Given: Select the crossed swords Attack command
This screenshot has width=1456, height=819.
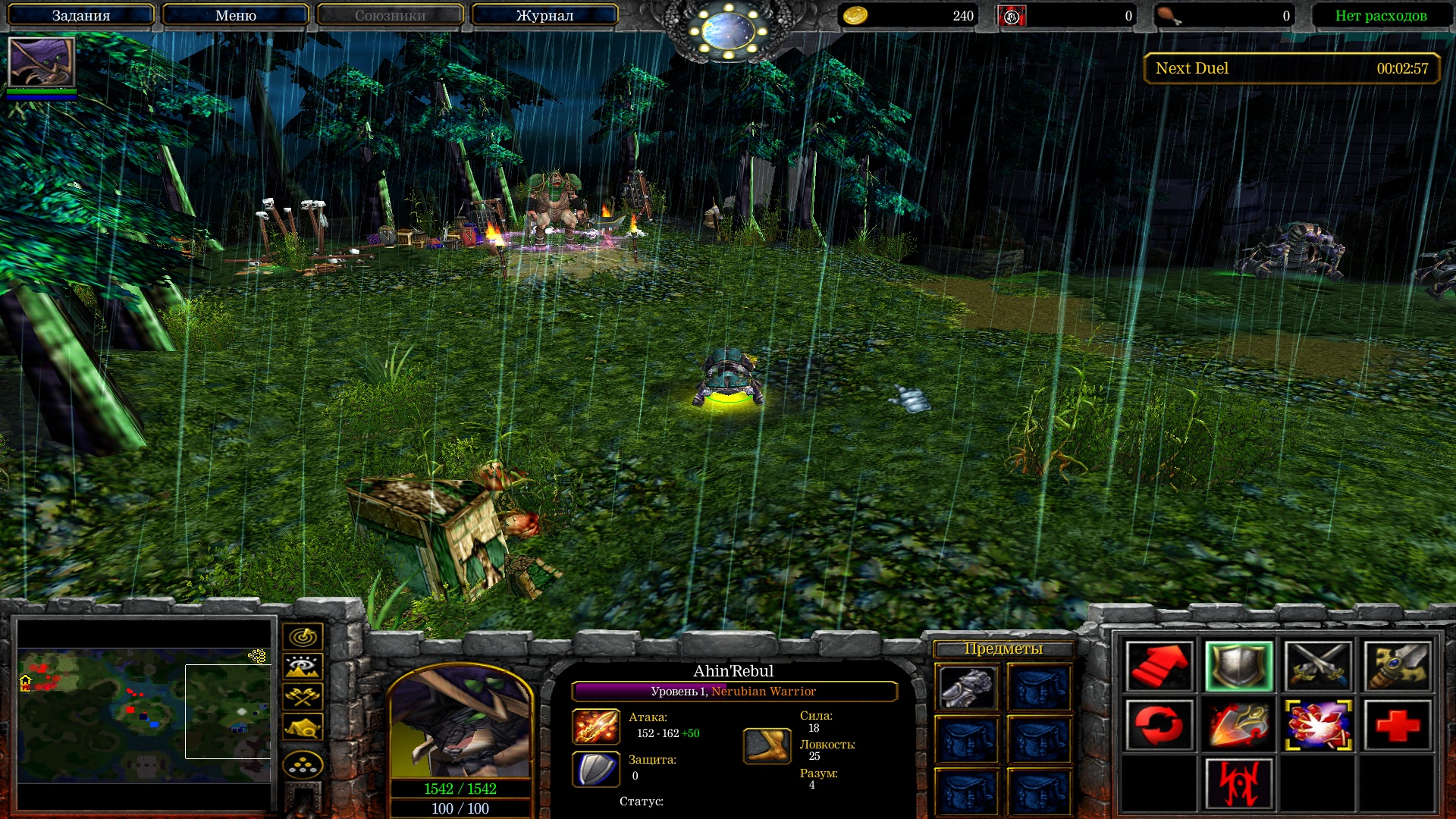Looking at the screenshot, I should pyautogui.click(x=1318, y=666).
